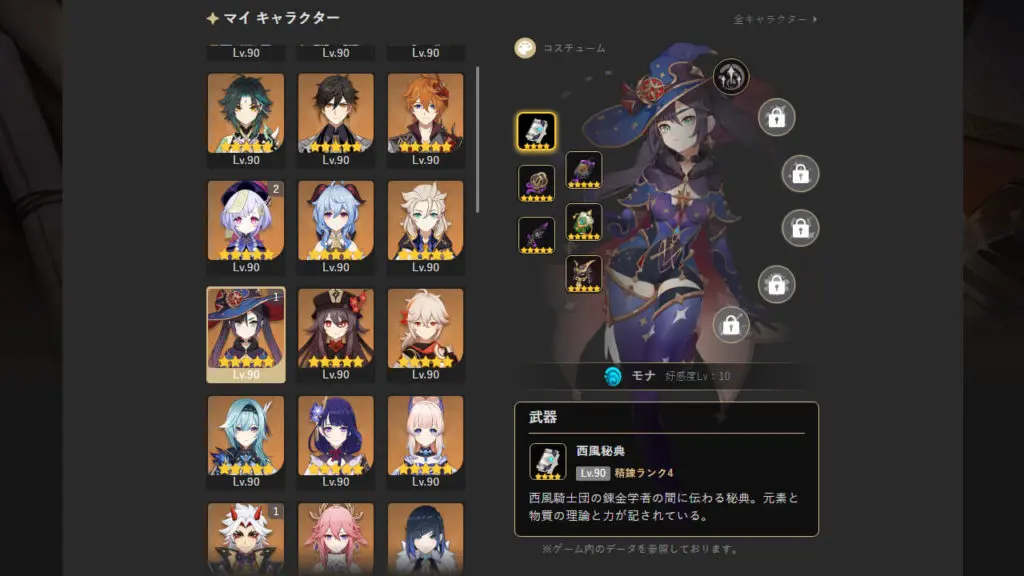1024x576 pixels.
Task: Click Hu Tao's character portrait
Action: [x=336, y=333]
